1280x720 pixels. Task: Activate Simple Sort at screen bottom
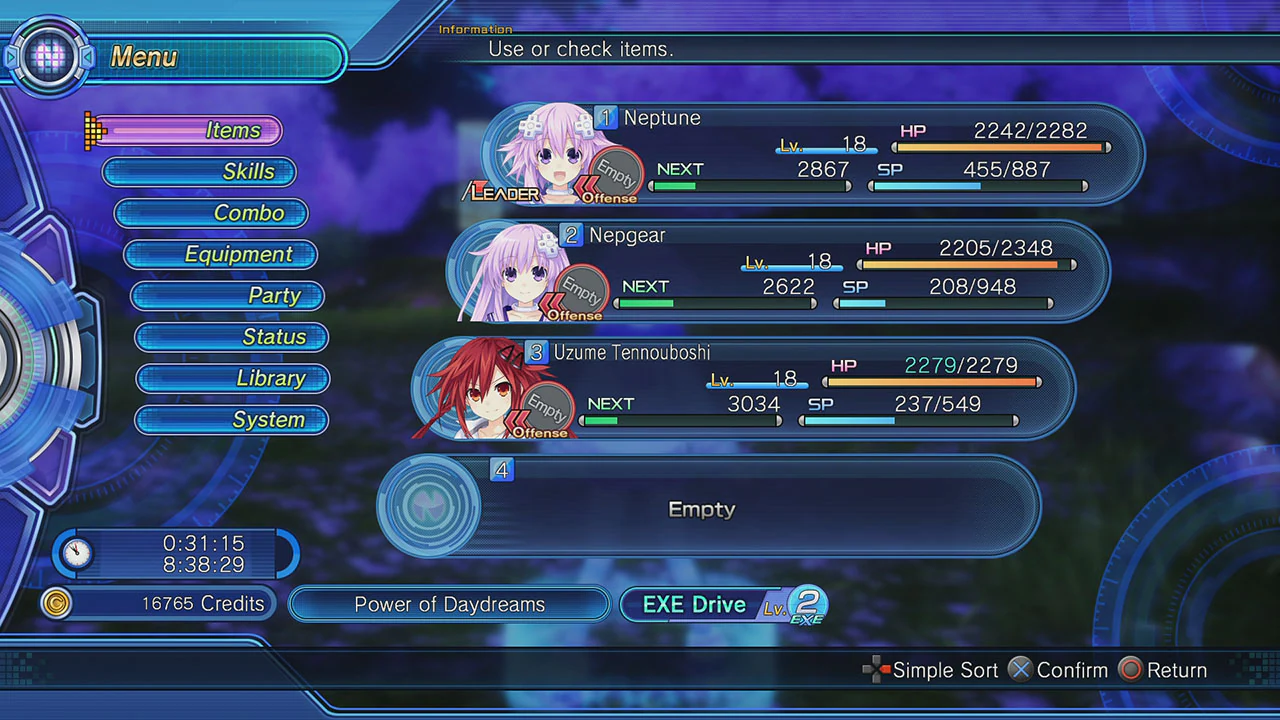click(944, 670)
